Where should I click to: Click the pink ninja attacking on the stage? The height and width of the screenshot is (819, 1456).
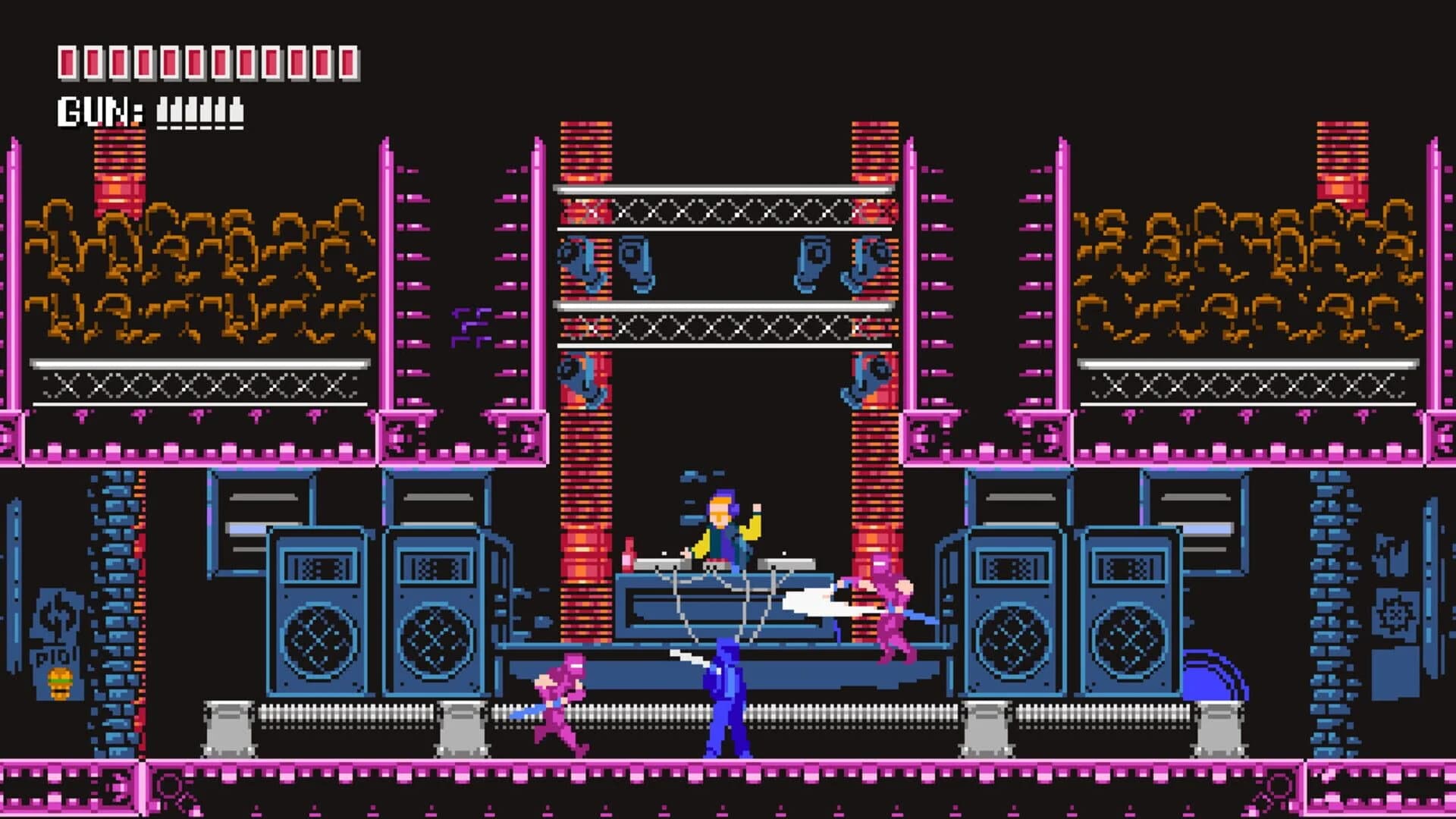coord(891,614)
